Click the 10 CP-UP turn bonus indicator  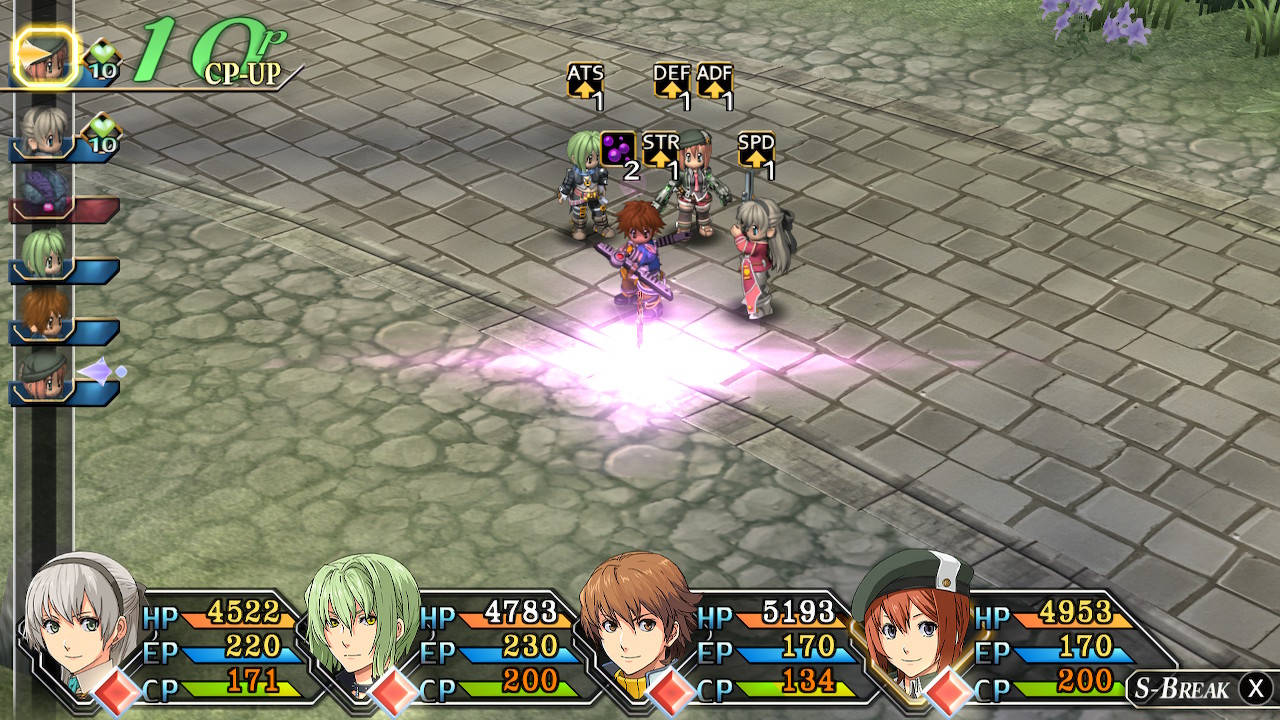(x=215, y=52)
